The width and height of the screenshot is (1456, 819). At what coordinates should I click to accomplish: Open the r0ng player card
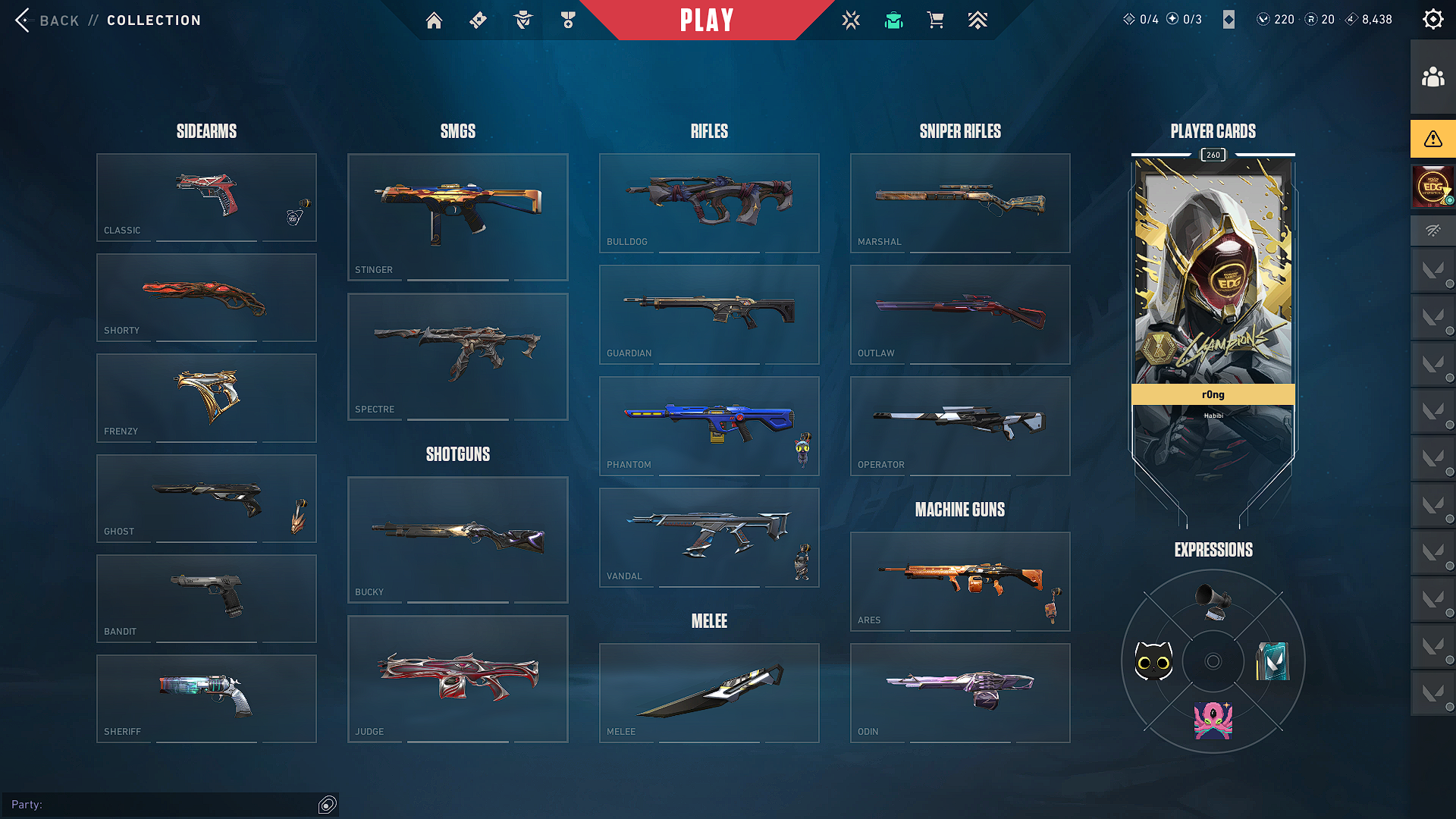tap(1213, 303)
